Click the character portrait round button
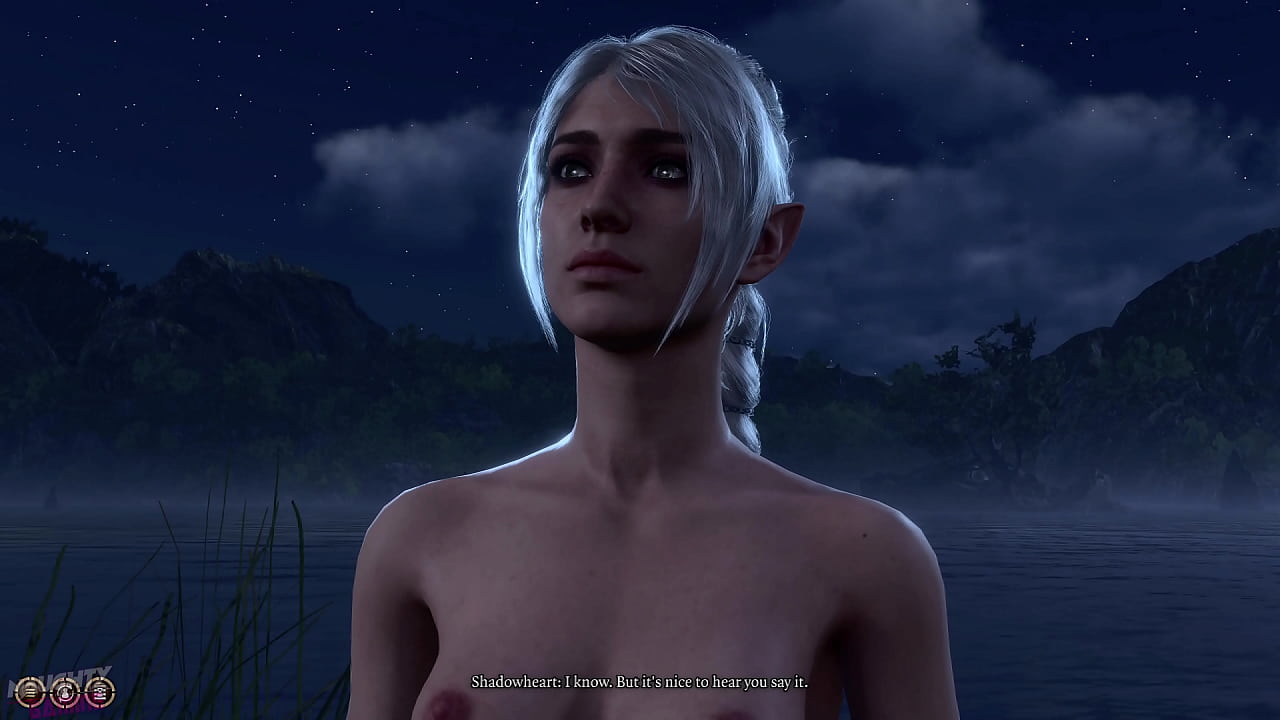This screenshot has height=720, width=1280. coord(65,690)
